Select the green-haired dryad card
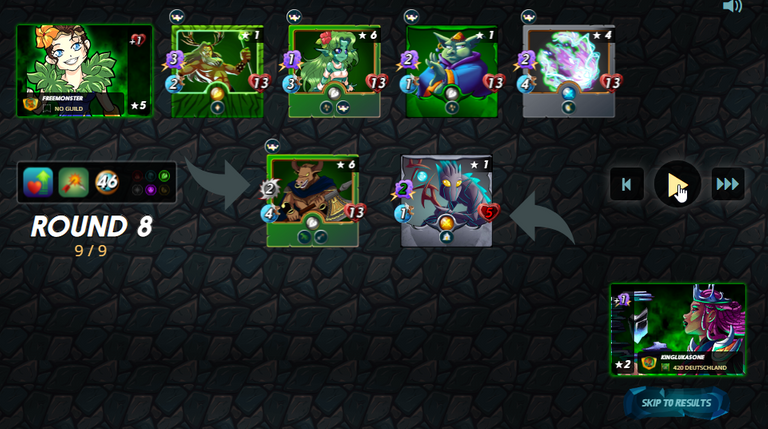768x429 pixels. coord(334,71)
